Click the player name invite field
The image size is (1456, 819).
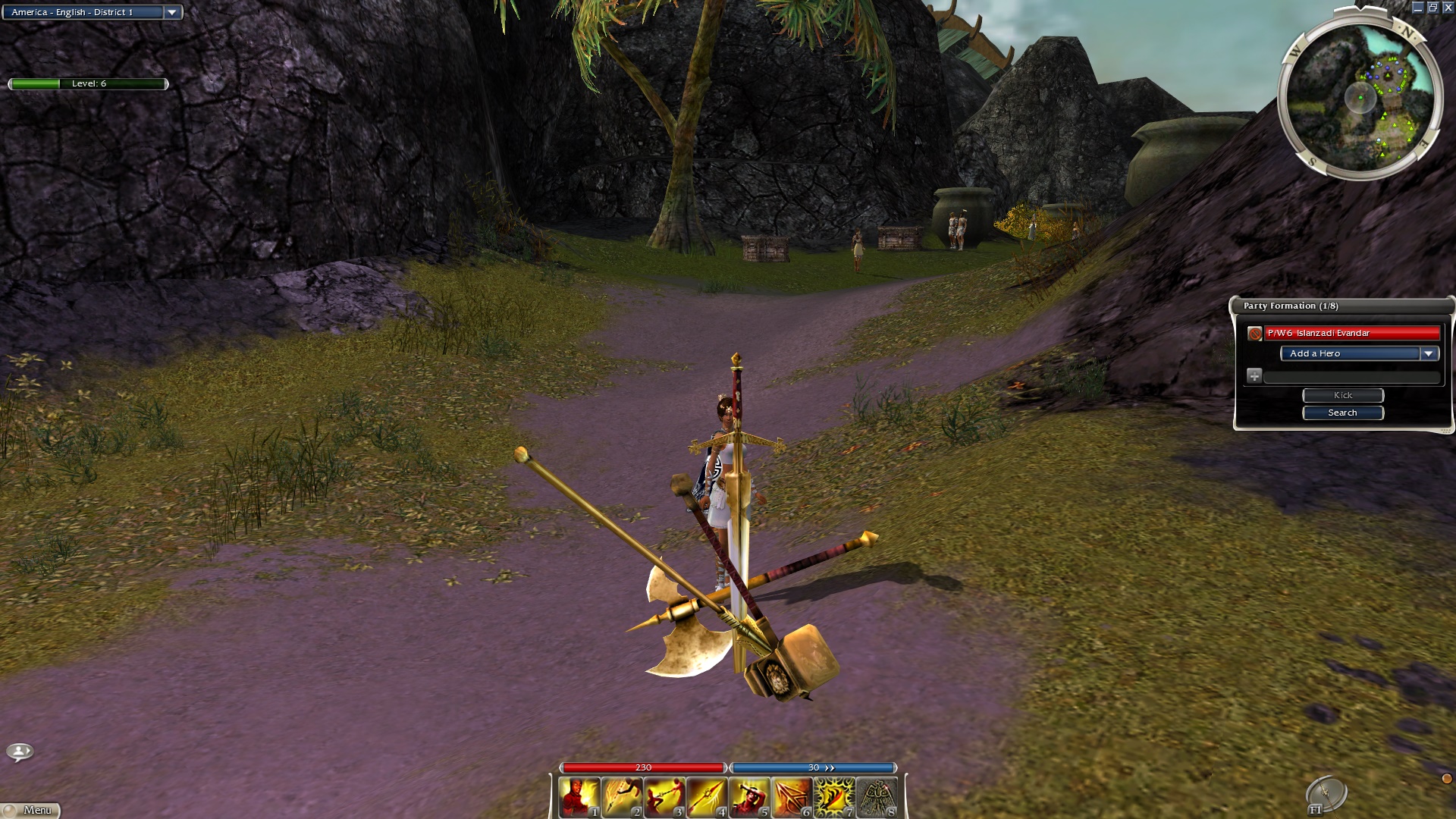click(1351, 377)
